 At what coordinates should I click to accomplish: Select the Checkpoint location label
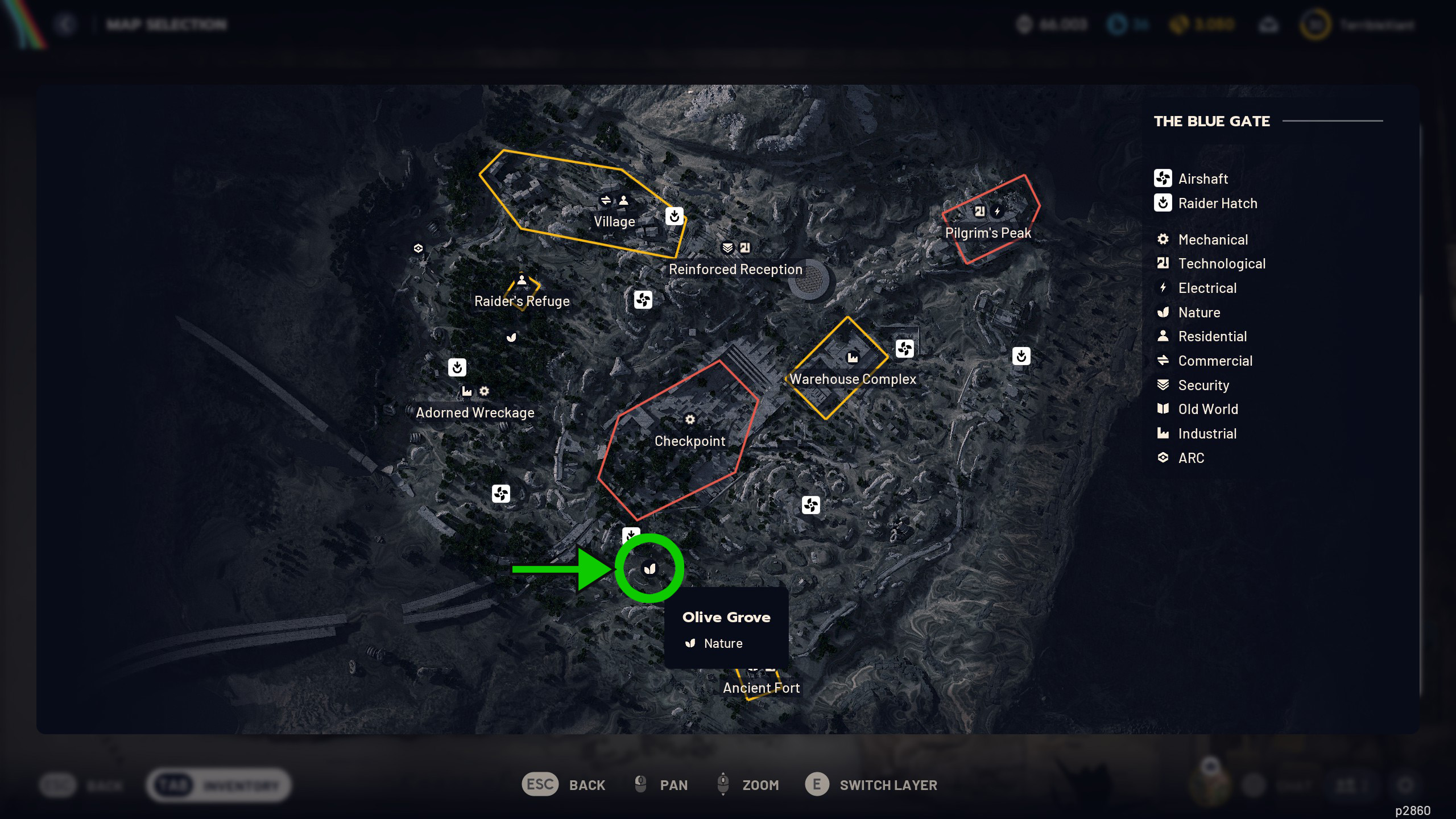690,441
